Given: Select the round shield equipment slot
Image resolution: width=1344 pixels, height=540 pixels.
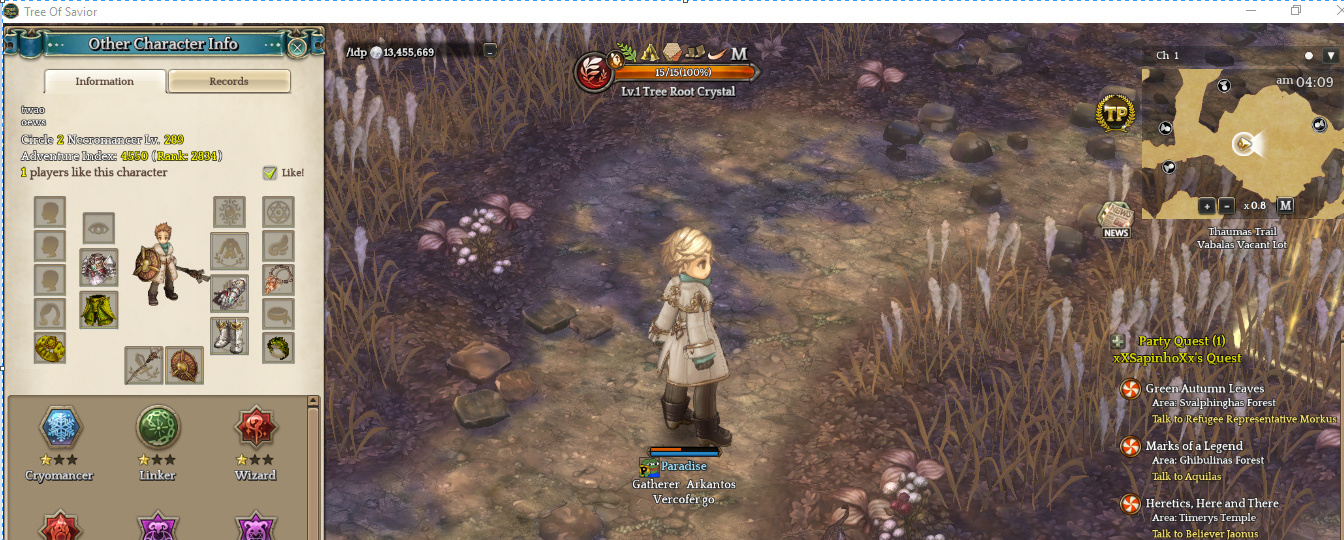Looking at the screenshot, I should point(184,365).
